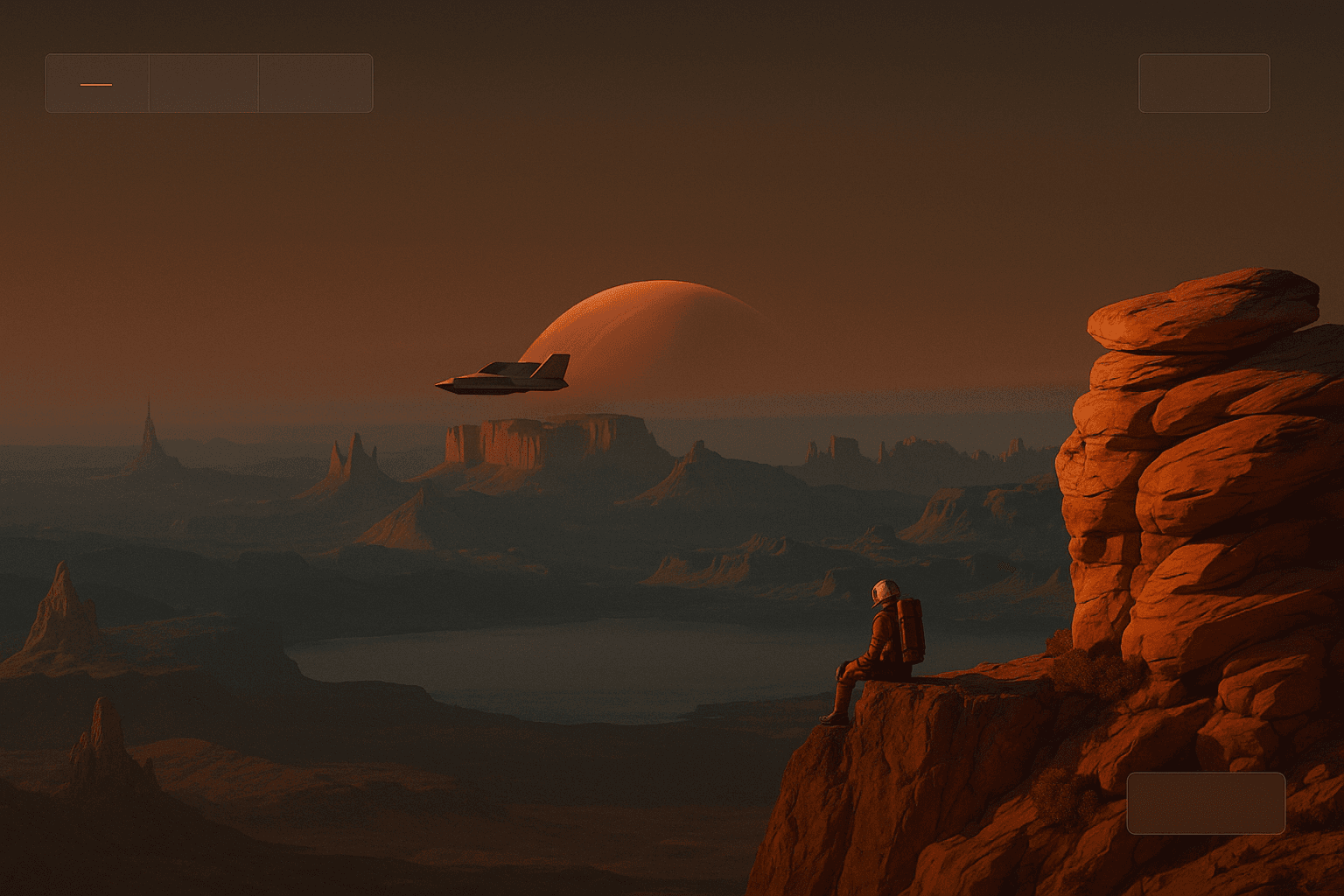Select the segment marked with an orange dash
This screenshot has width=1344, height=896.
[x=97, y=84]
